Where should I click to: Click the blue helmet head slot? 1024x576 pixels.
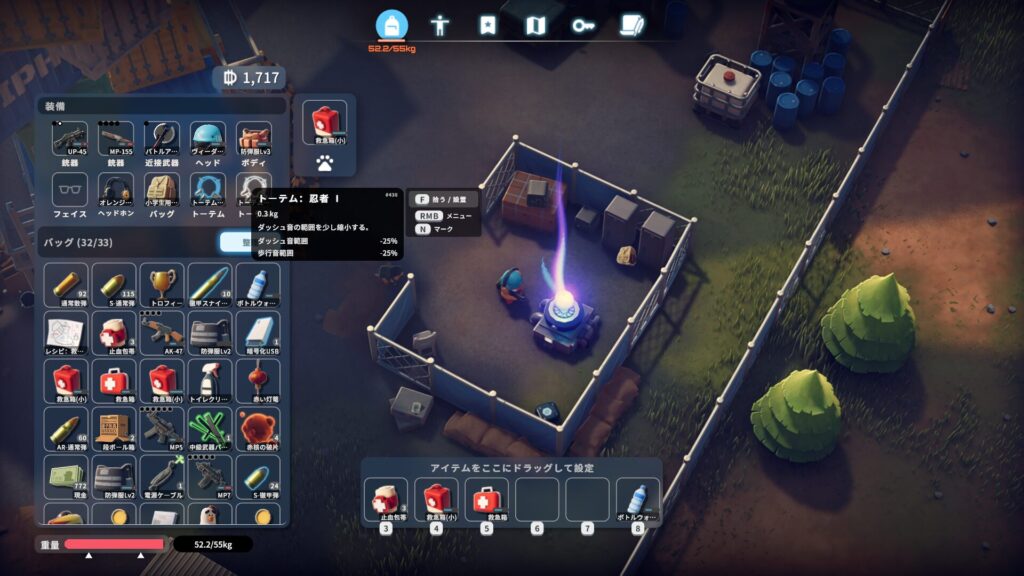click(208, 139)
